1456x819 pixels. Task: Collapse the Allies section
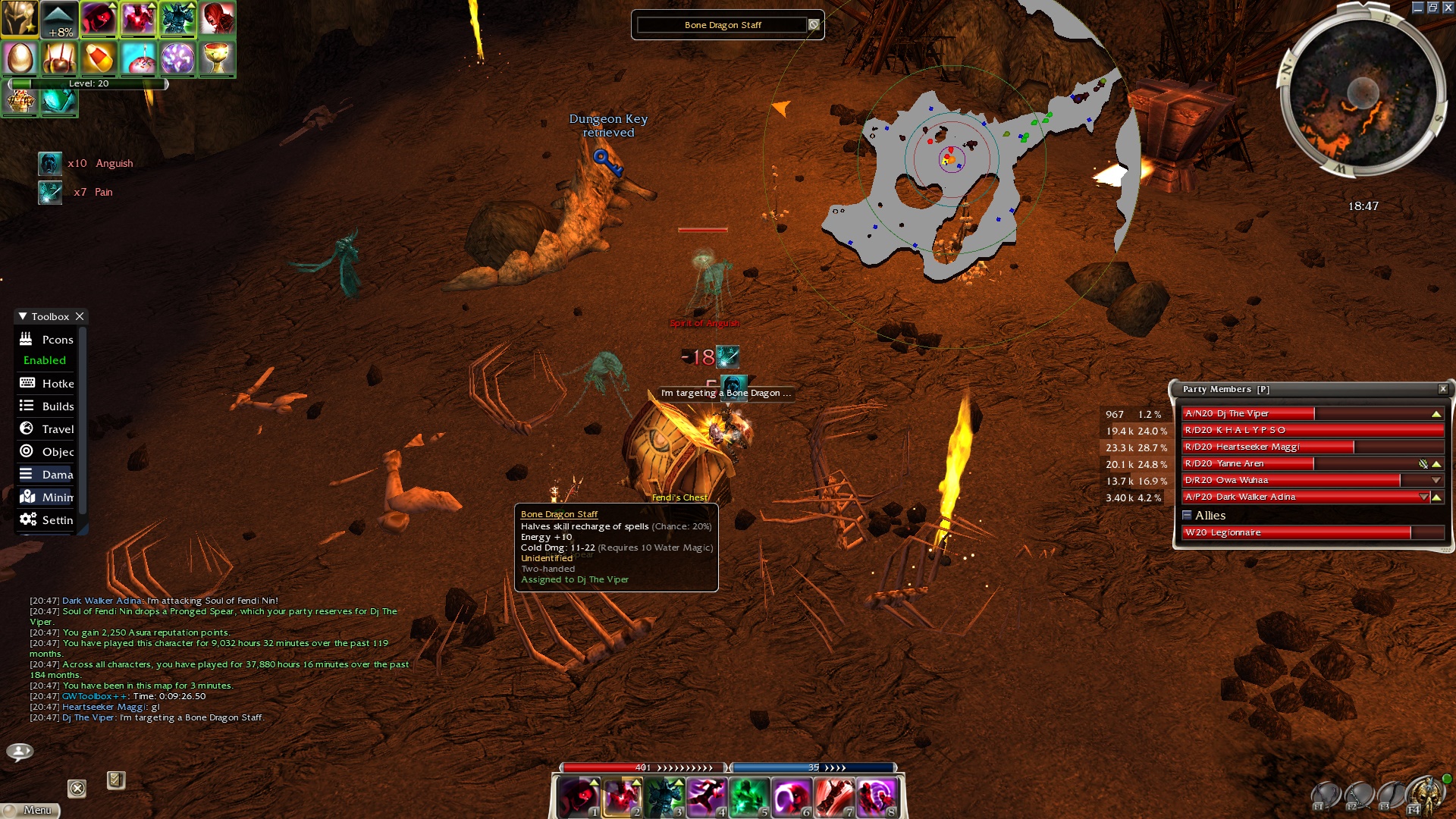[x=1187, y=516]
